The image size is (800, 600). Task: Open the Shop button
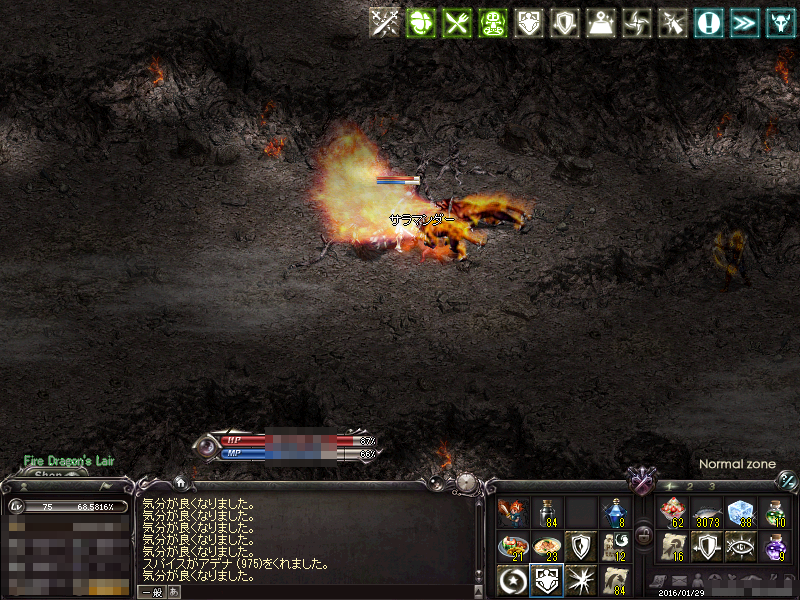point(48,475)
